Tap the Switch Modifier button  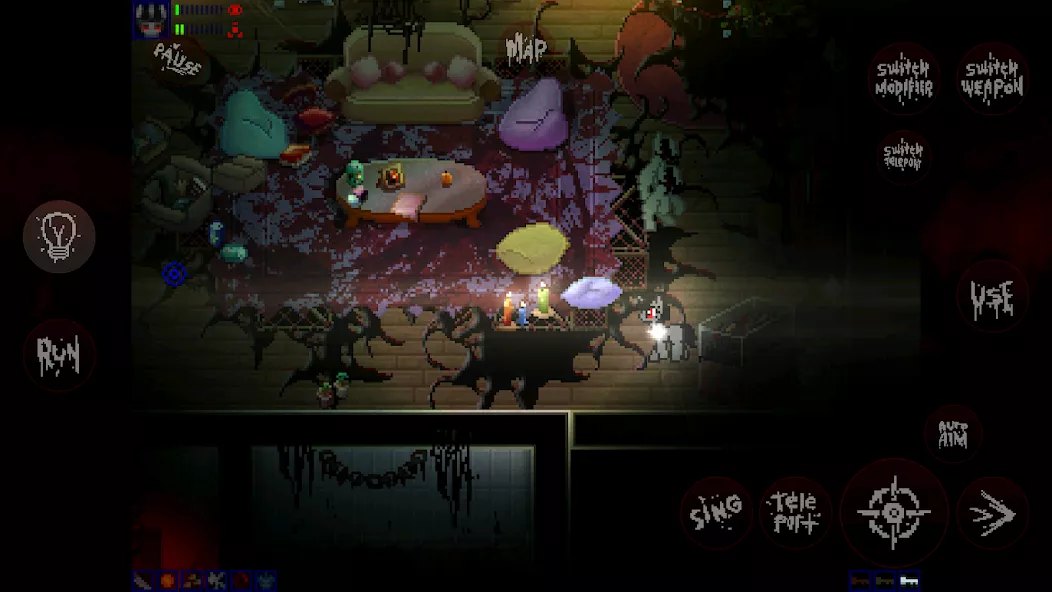point(904,79)
